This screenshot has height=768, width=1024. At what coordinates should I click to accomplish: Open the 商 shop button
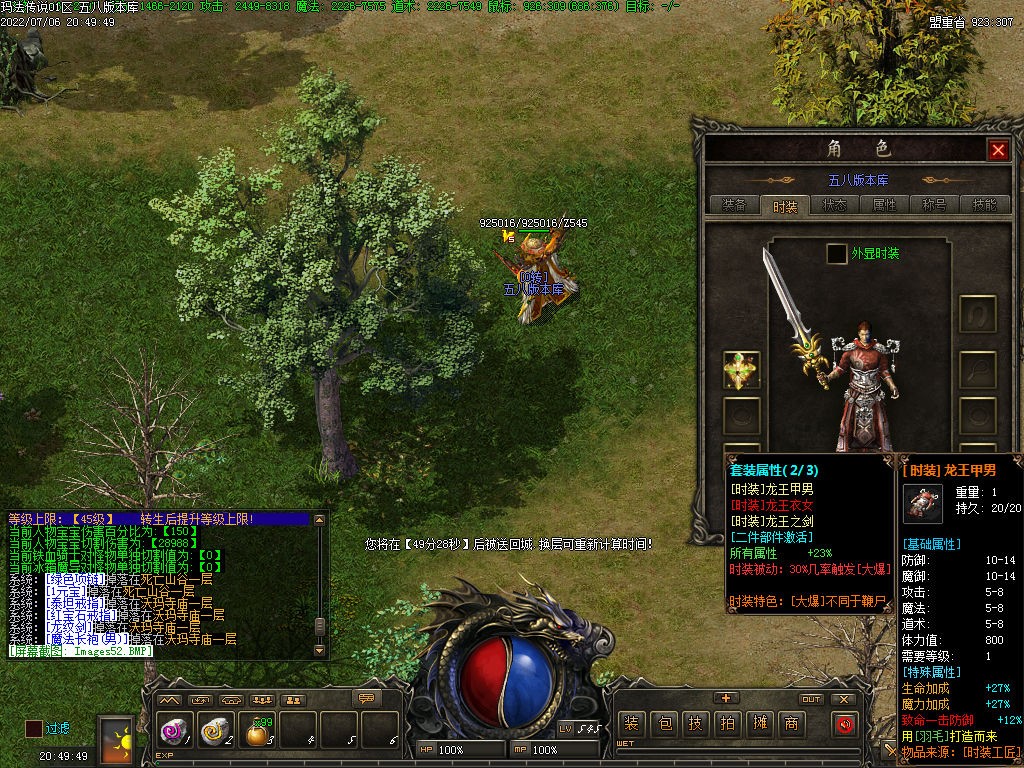791,723
